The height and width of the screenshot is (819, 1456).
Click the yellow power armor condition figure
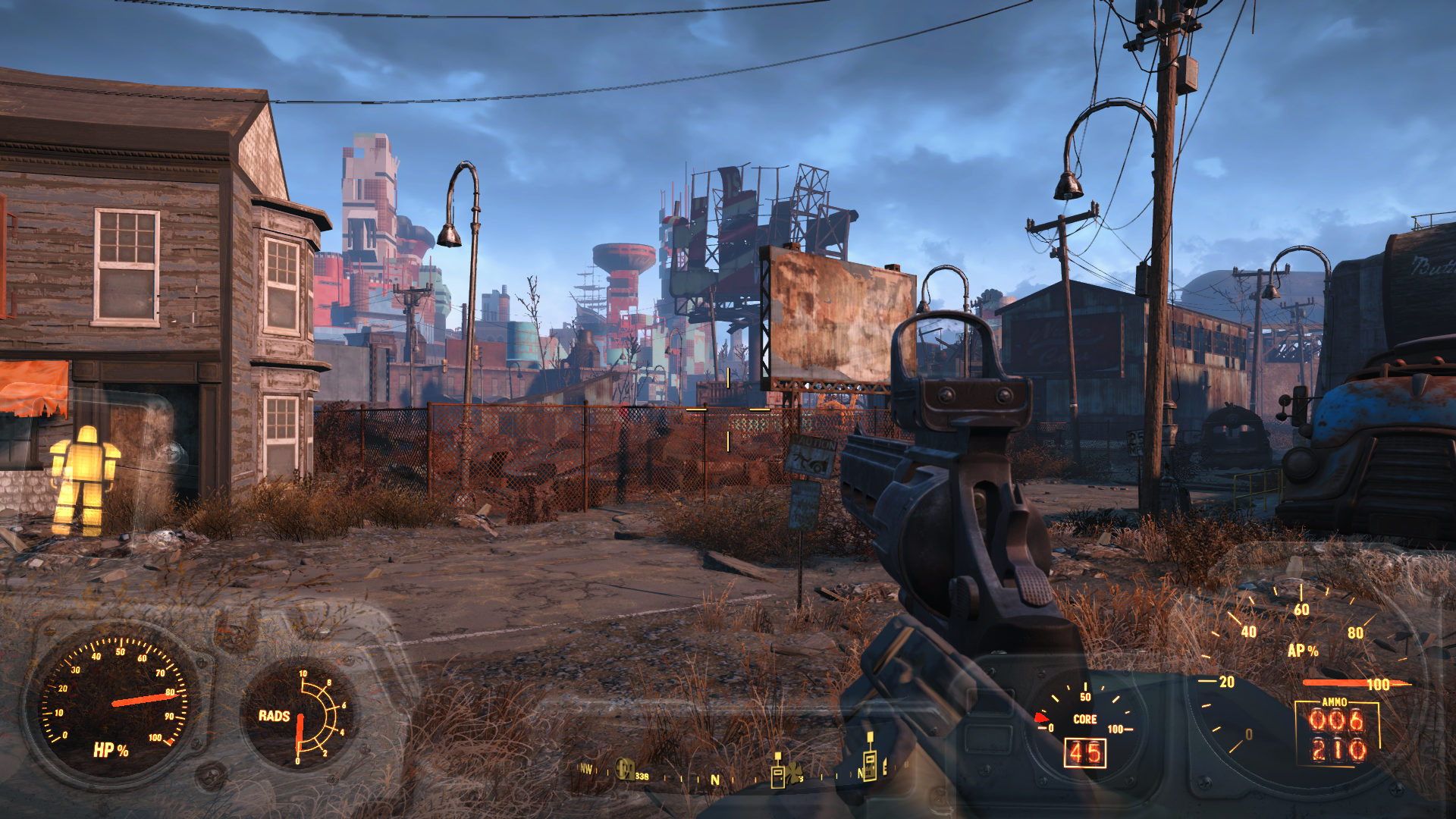84,479
